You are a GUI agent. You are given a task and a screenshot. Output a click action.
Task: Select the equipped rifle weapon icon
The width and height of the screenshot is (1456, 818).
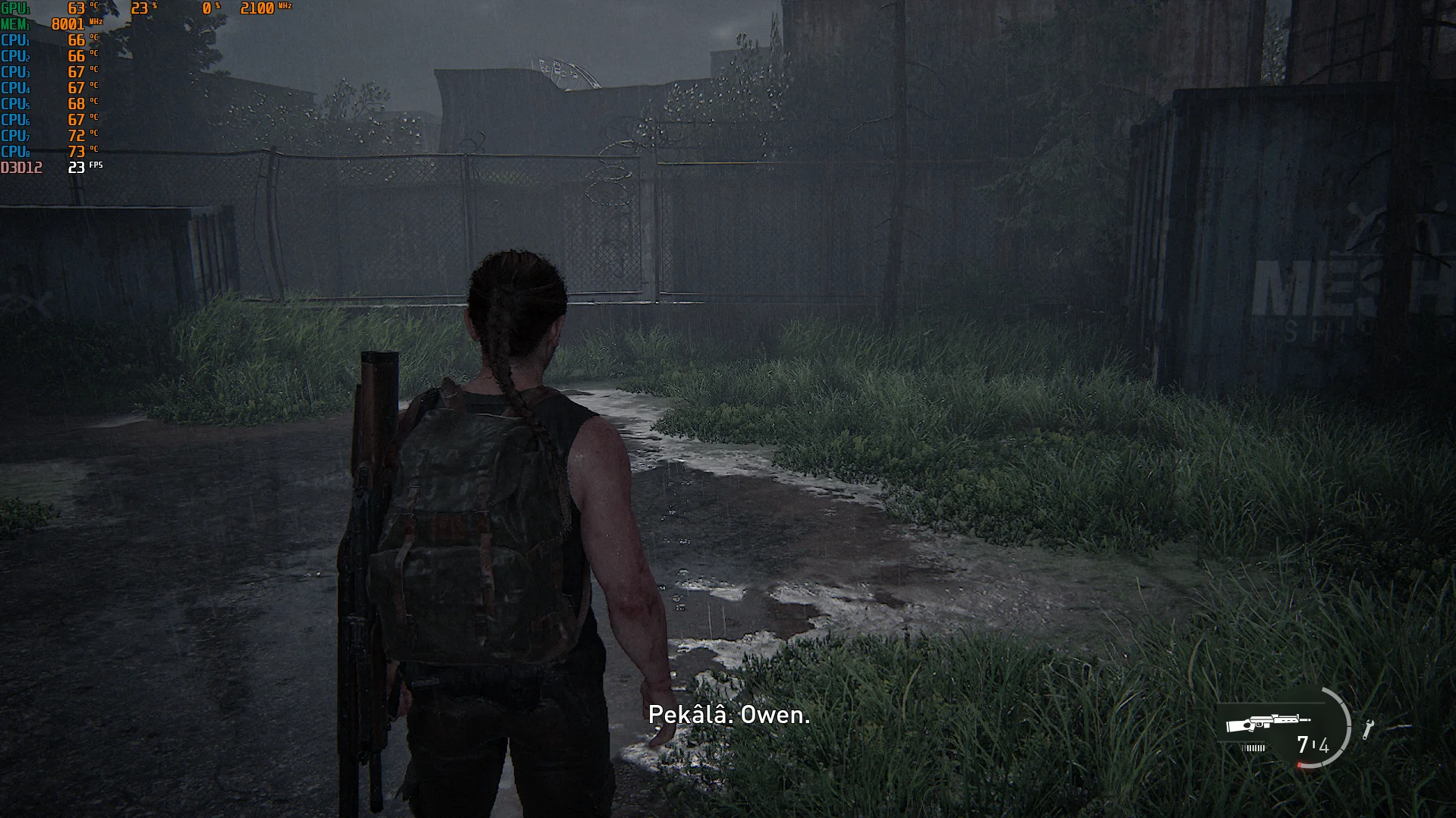click(1266, 722)
